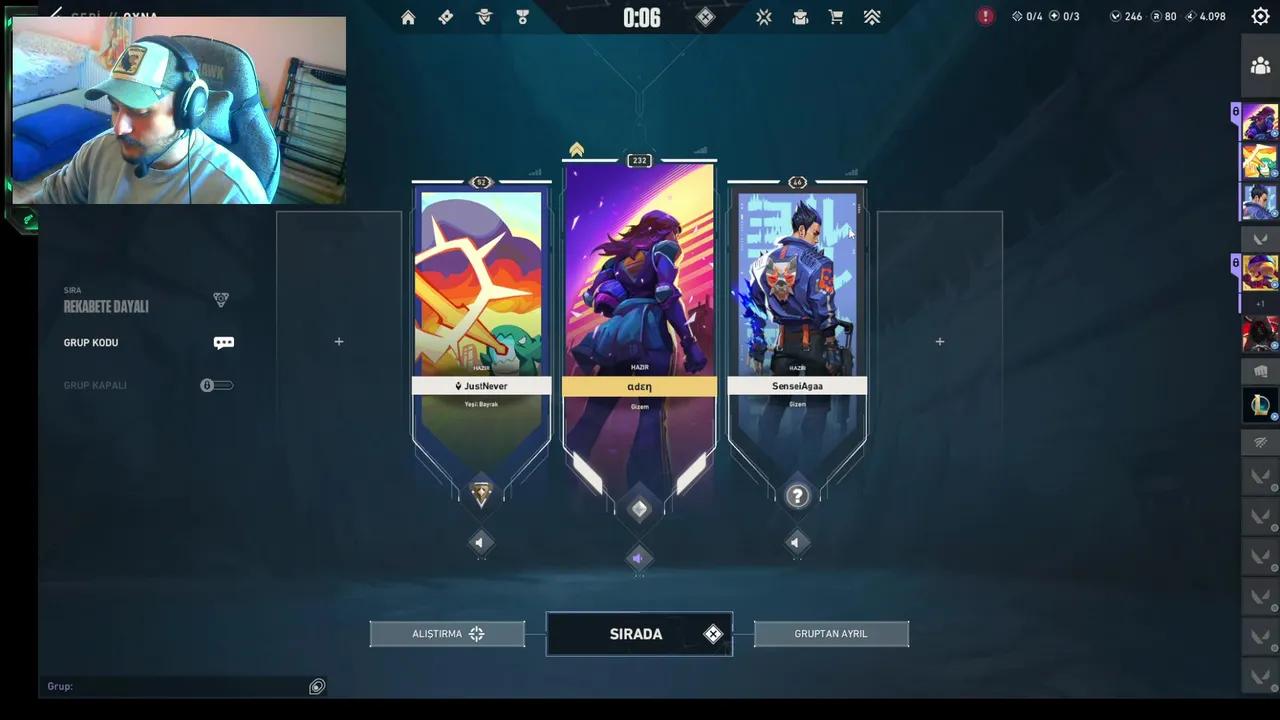Open the Collection backpack icon
Viewport: 1280px width, 720px height.
click(x=800, y=17)
